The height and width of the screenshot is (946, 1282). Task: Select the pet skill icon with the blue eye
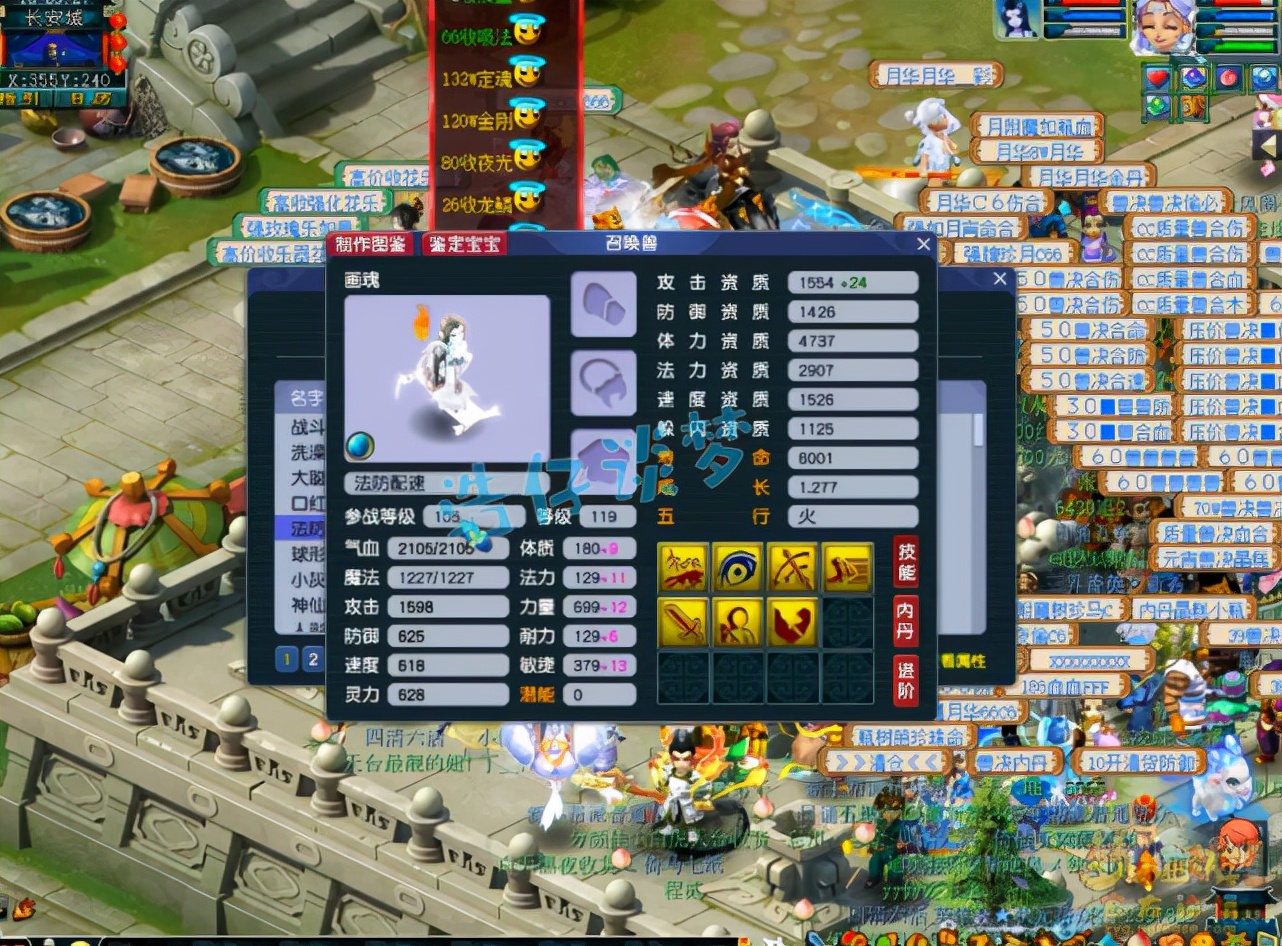tap(738, 567)
